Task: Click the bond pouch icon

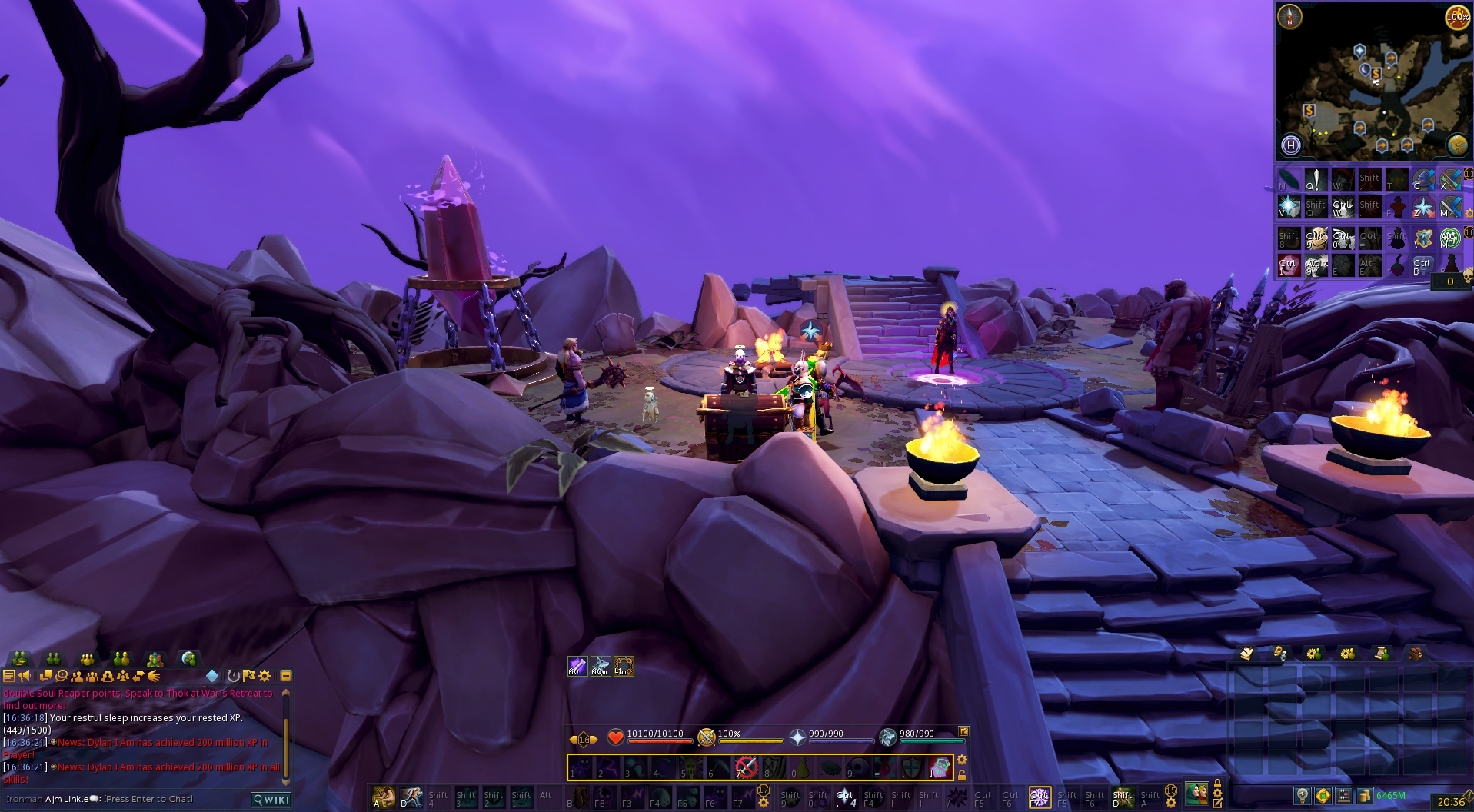Action: [x=1323, y=795]
